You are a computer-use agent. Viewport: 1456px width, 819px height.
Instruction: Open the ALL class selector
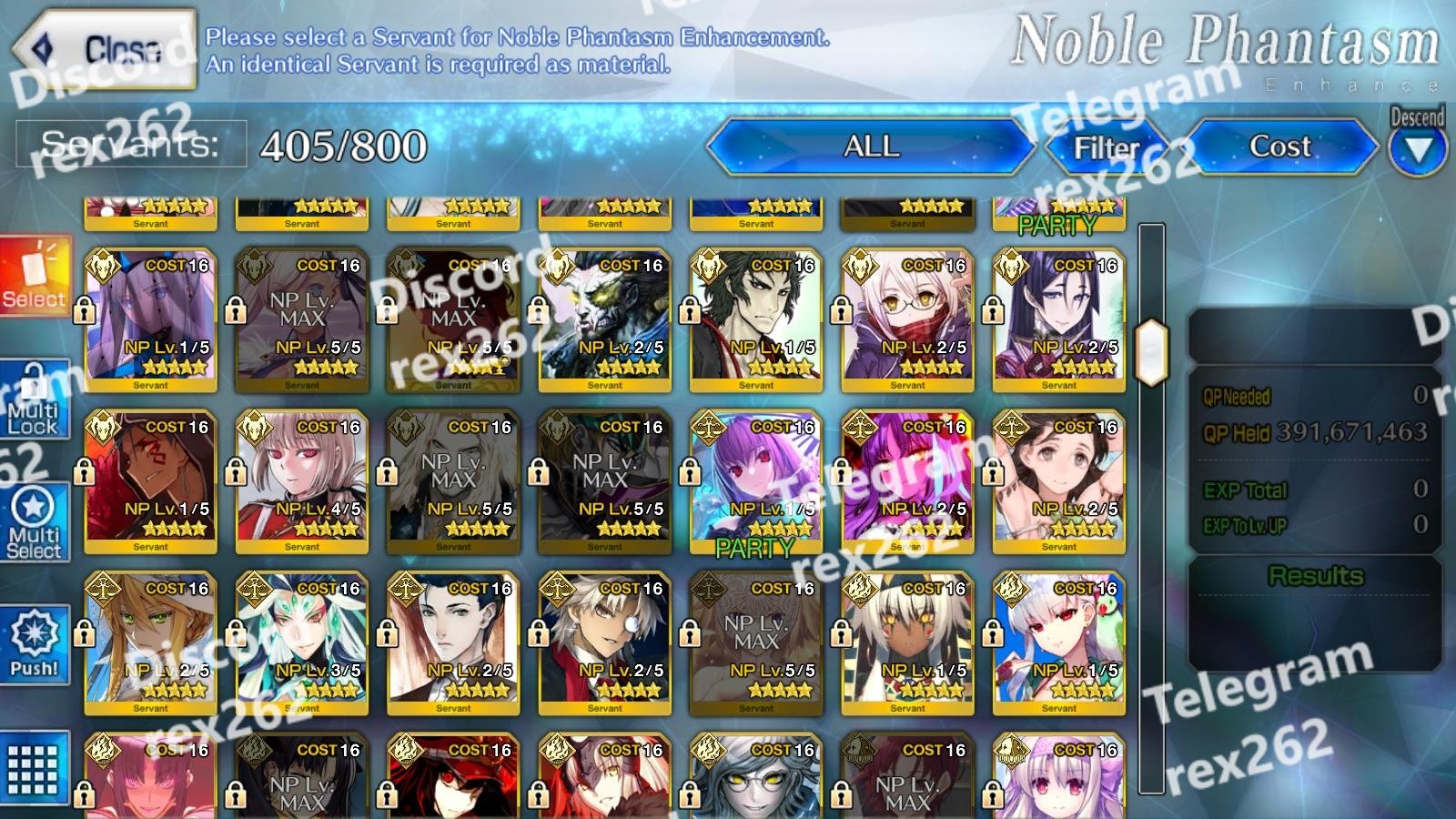pos(871,147)
